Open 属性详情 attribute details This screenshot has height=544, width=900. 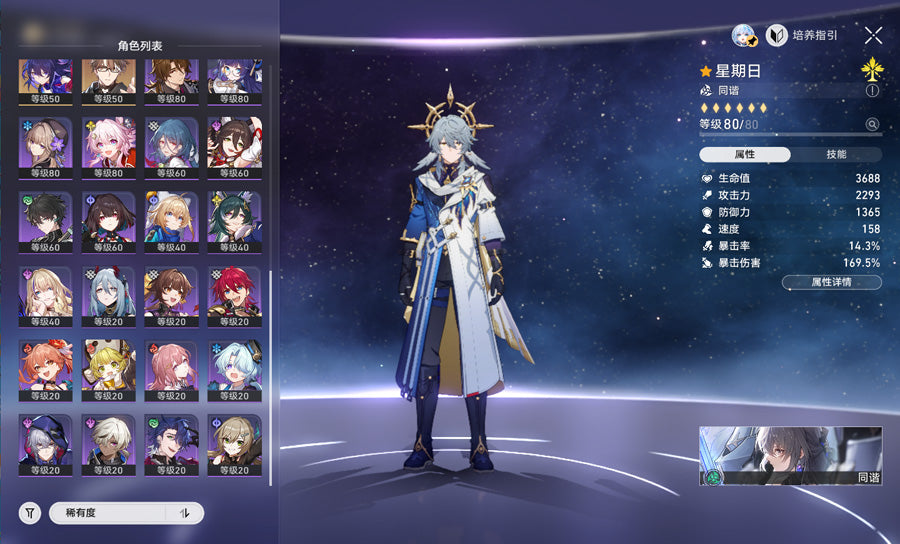click(832, 283)
